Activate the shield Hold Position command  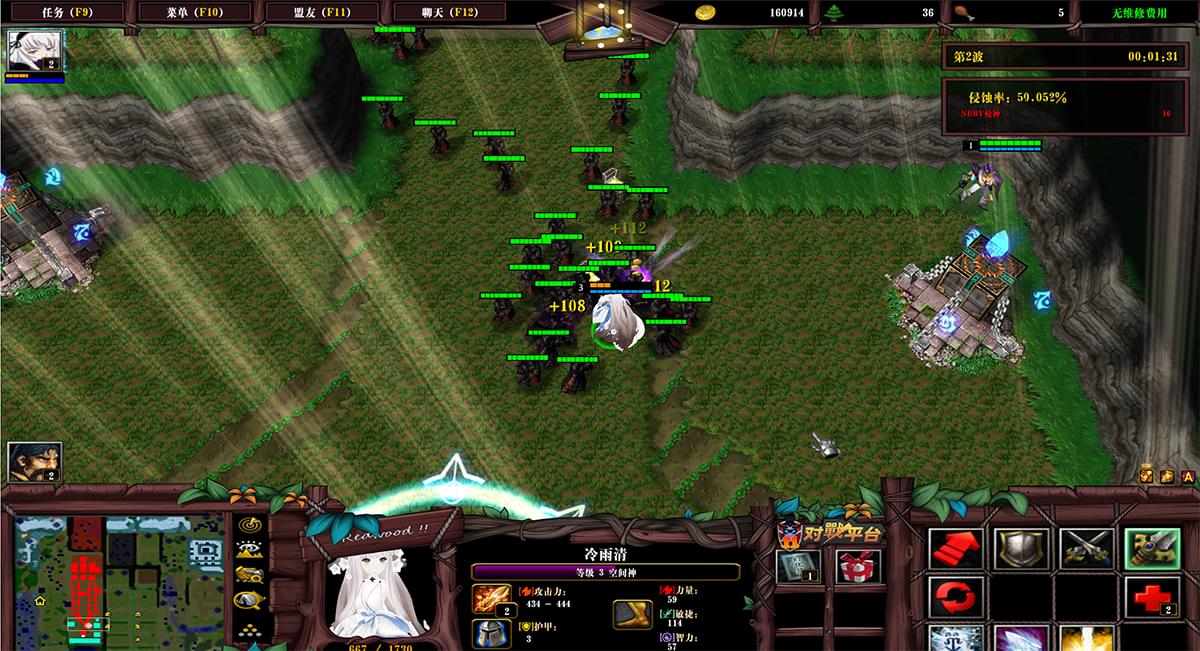1021,549
